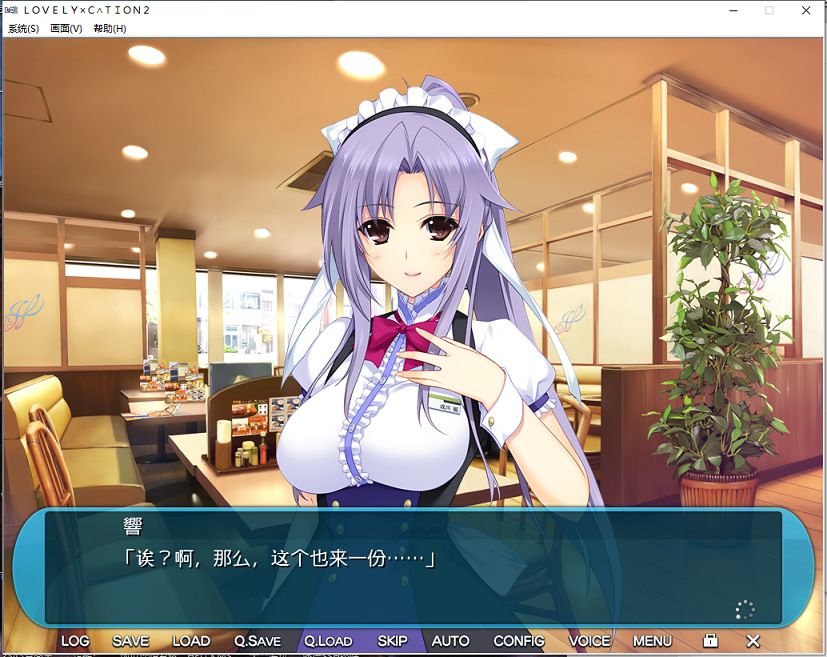Viewport: 827px width, 657px height.
Task: Quick load using Q.LOAD
Action: 328,641
